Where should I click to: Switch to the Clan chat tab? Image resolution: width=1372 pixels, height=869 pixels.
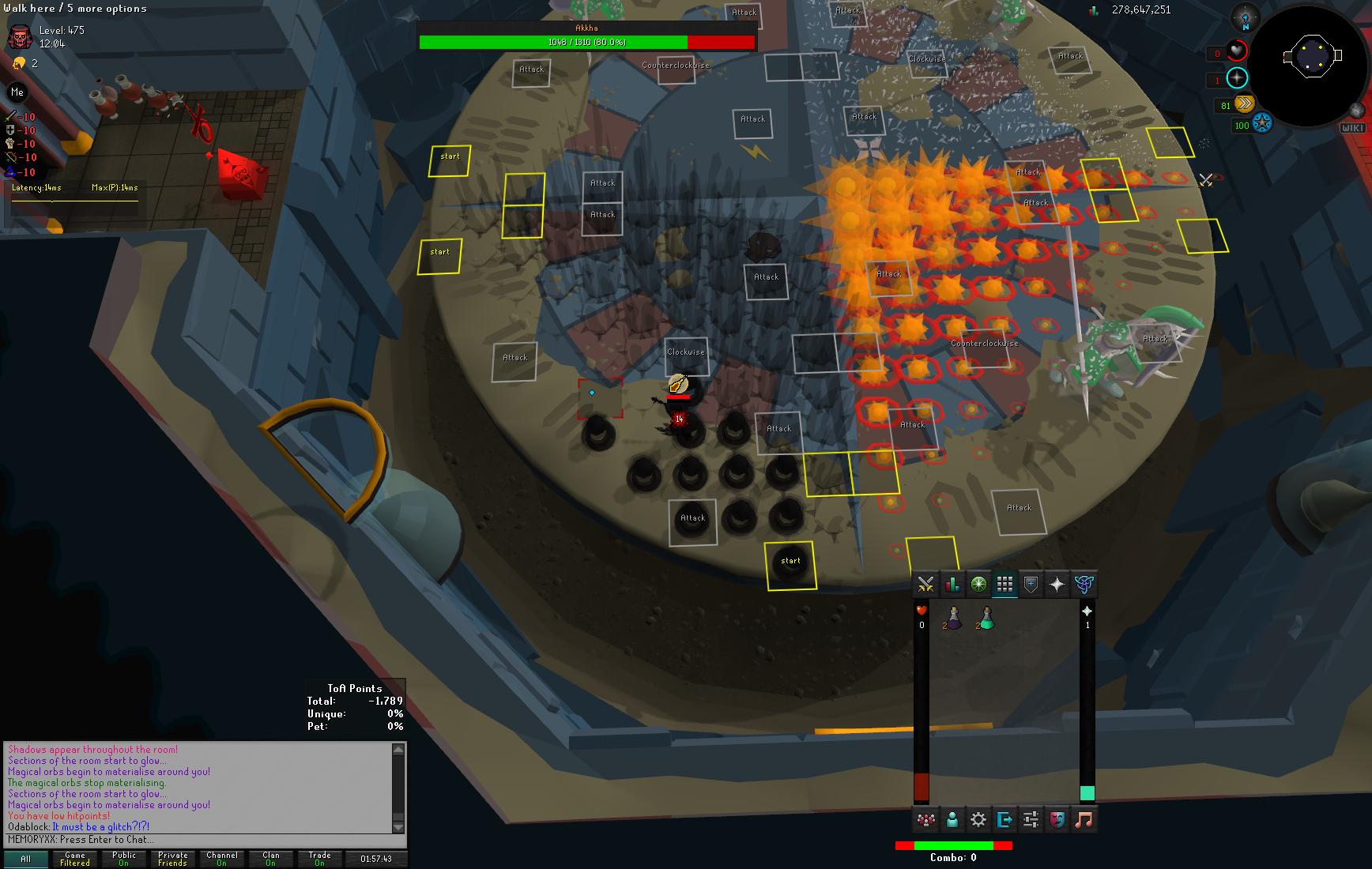pos(271,859)
